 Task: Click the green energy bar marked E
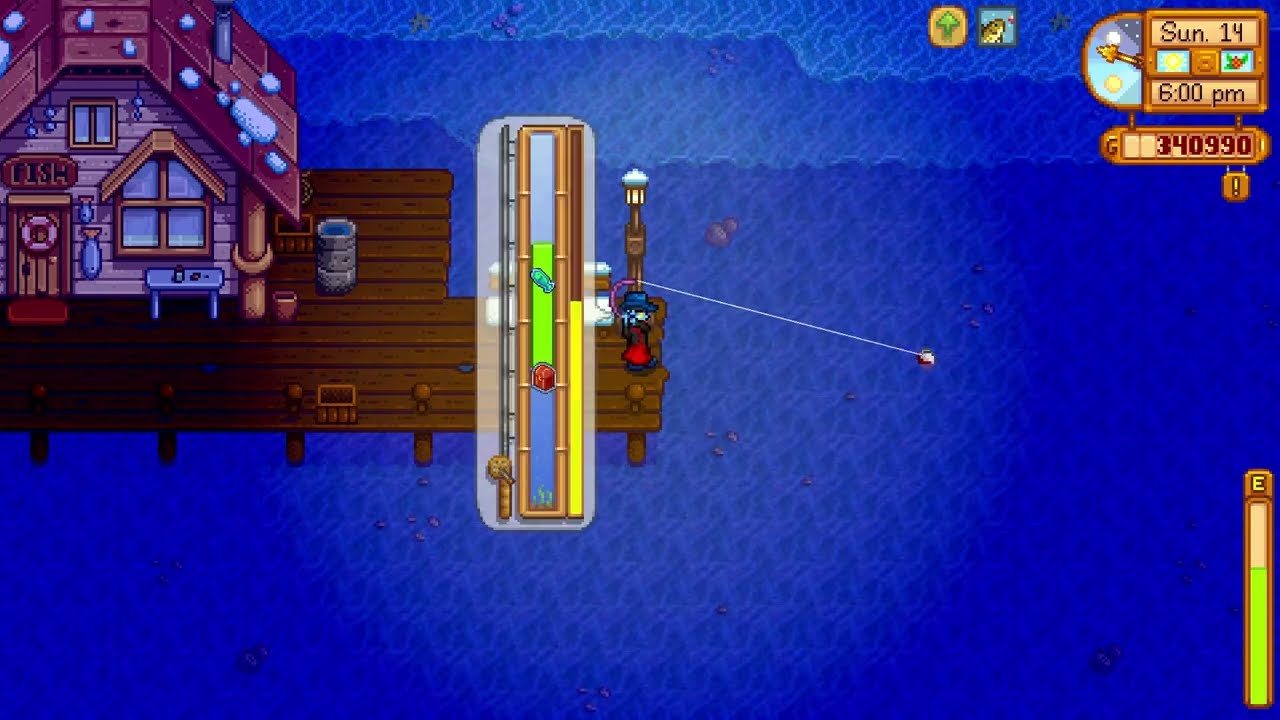pos(1257,620)
